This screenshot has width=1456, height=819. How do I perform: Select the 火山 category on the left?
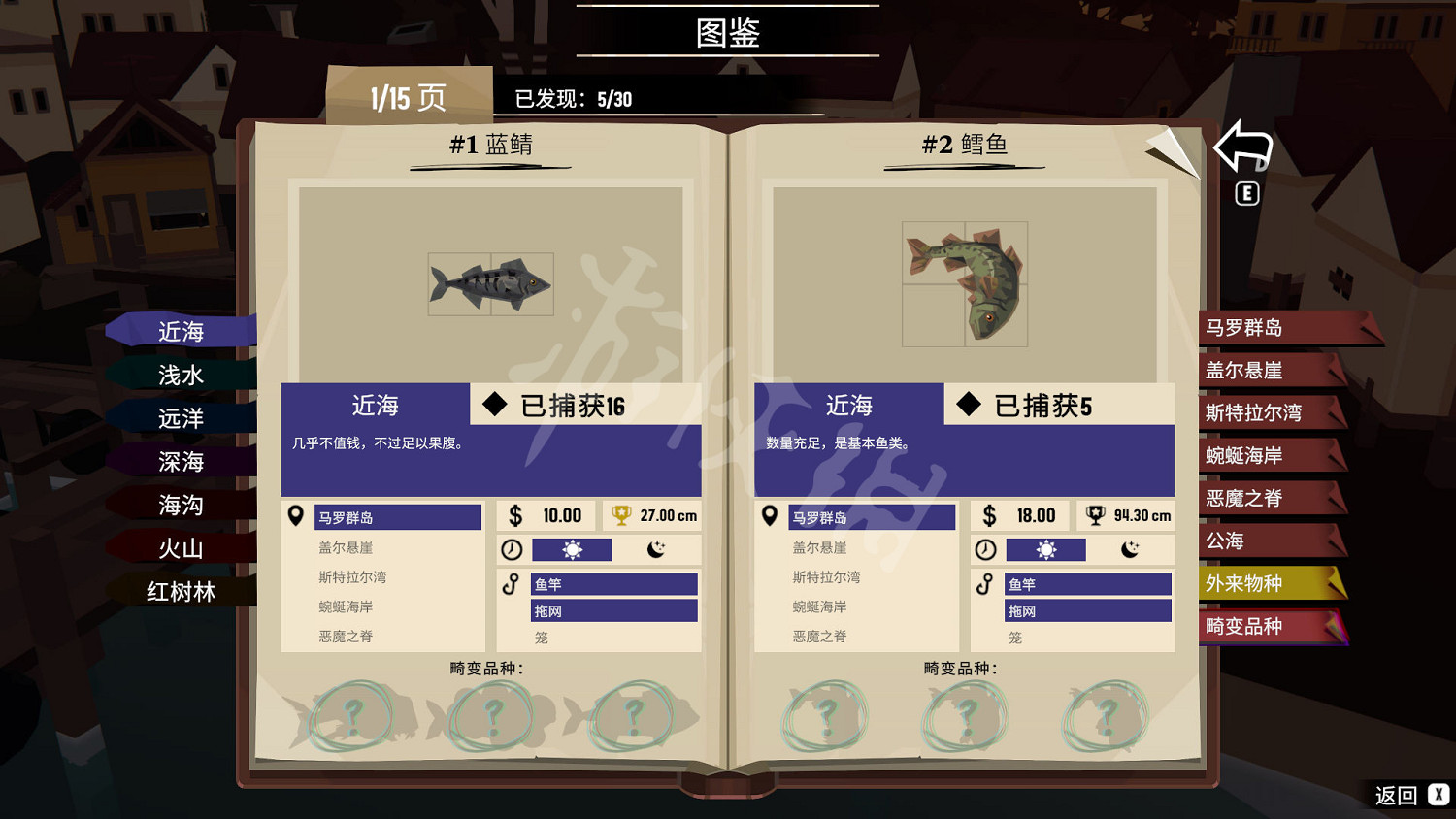click(181, 548)
